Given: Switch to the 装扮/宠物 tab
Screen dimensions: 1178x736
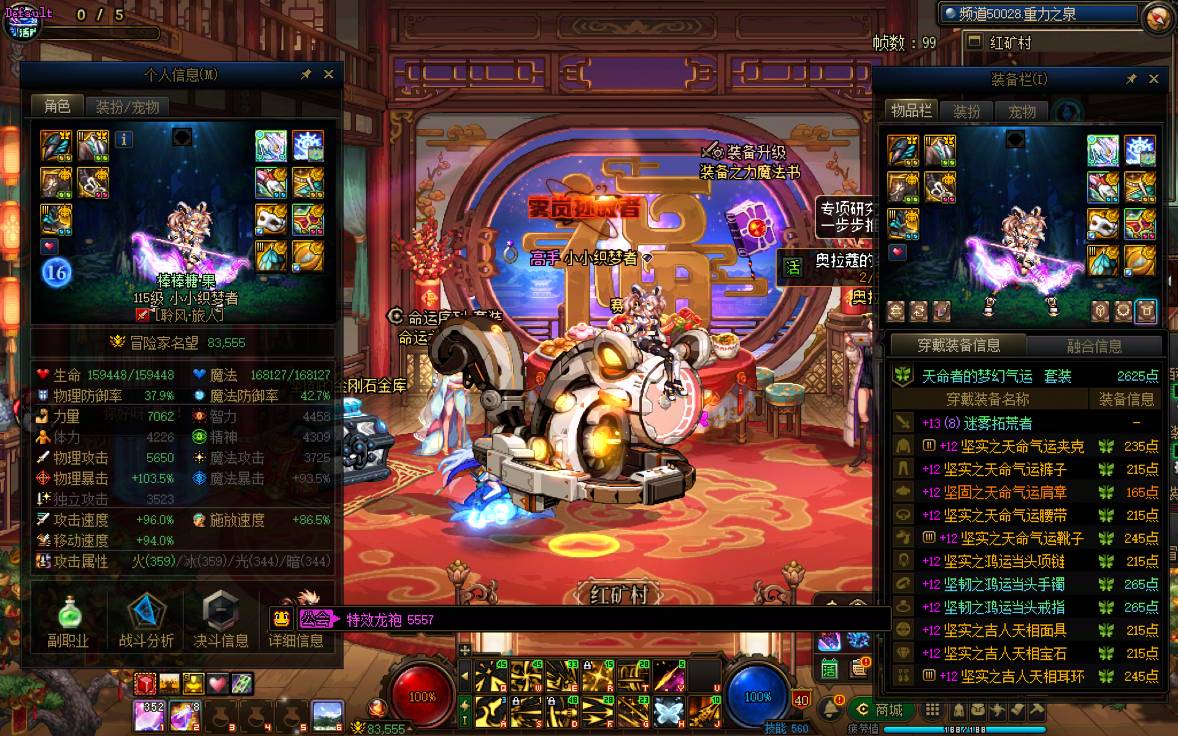Looking at the screenshot, I should tap(127, 106).
